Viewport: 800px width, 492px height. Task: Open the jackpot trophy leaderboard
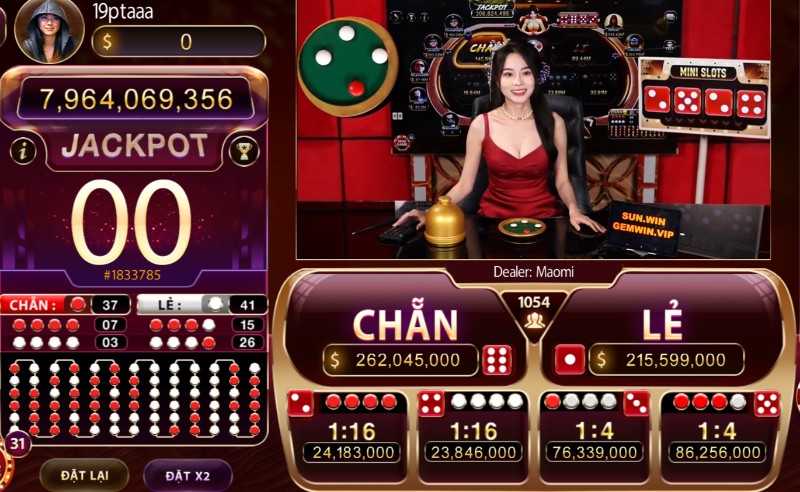243,151
